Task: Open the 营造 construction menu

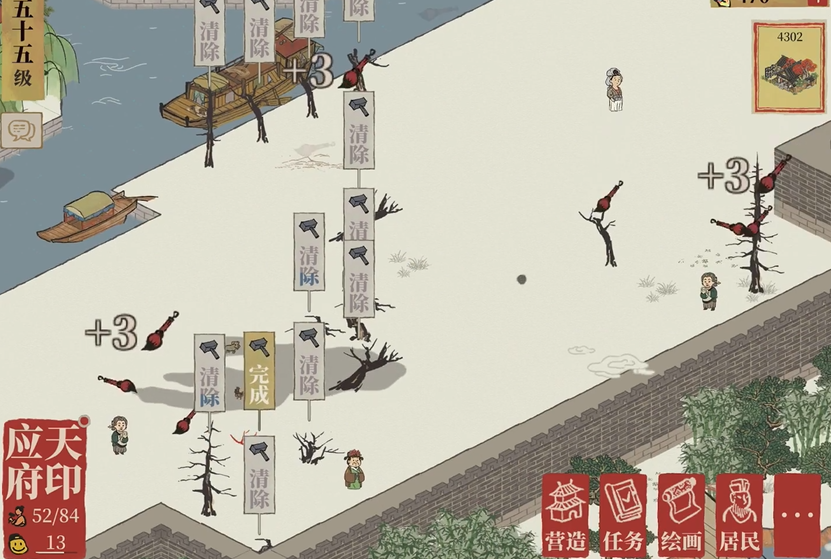Action: [x=565, y=515]
